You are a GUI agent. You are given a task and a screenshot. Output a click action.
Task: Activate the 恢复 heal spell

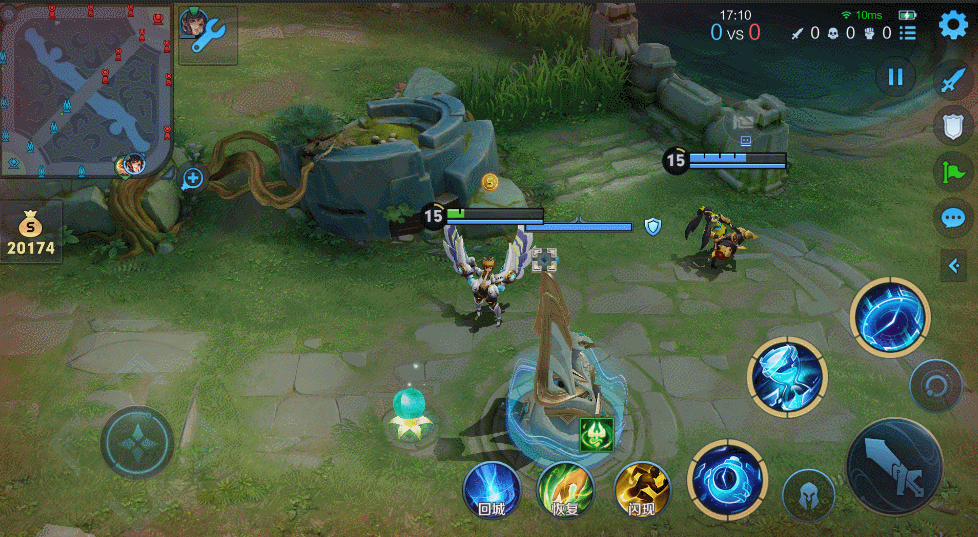(x=565, y=491)
